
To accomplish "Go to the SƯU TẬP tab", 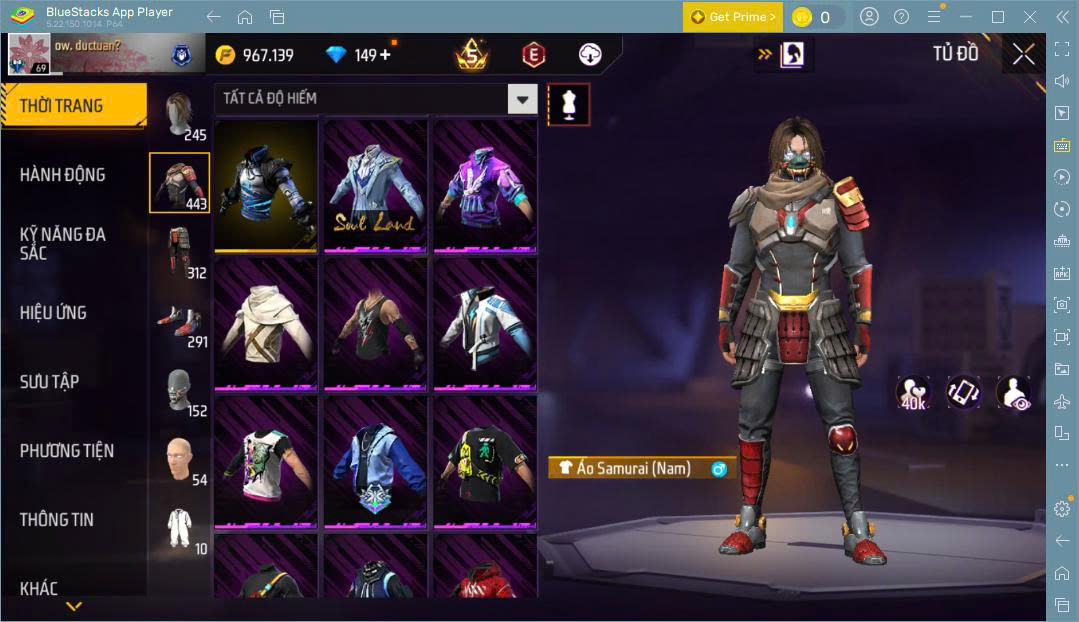I will pos(50,382).
